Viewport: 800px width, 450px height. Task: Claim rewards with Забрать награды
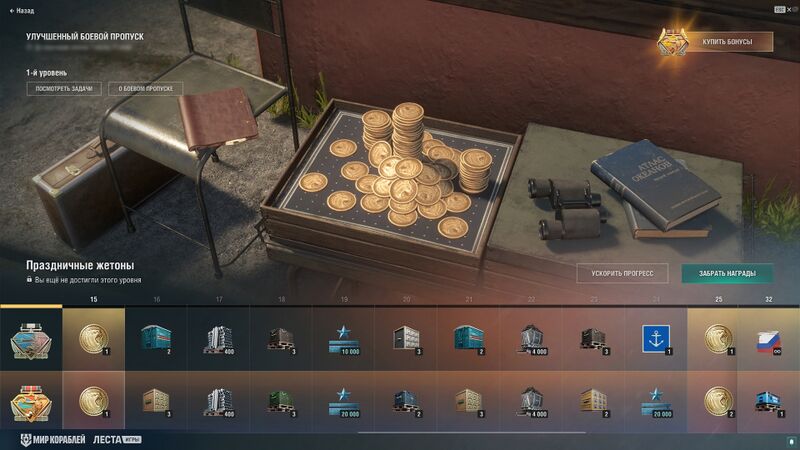726,273
